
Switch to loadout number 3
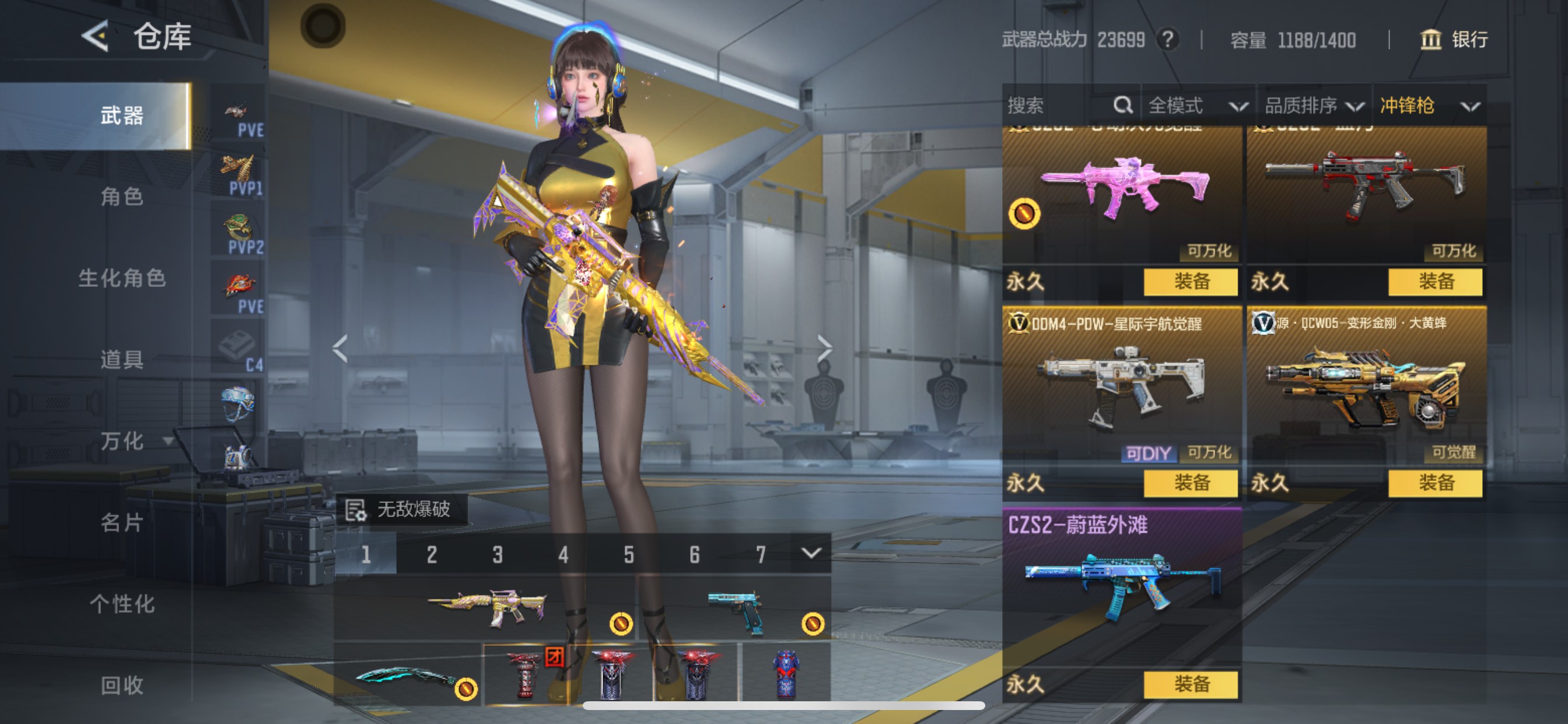[498, 554]
